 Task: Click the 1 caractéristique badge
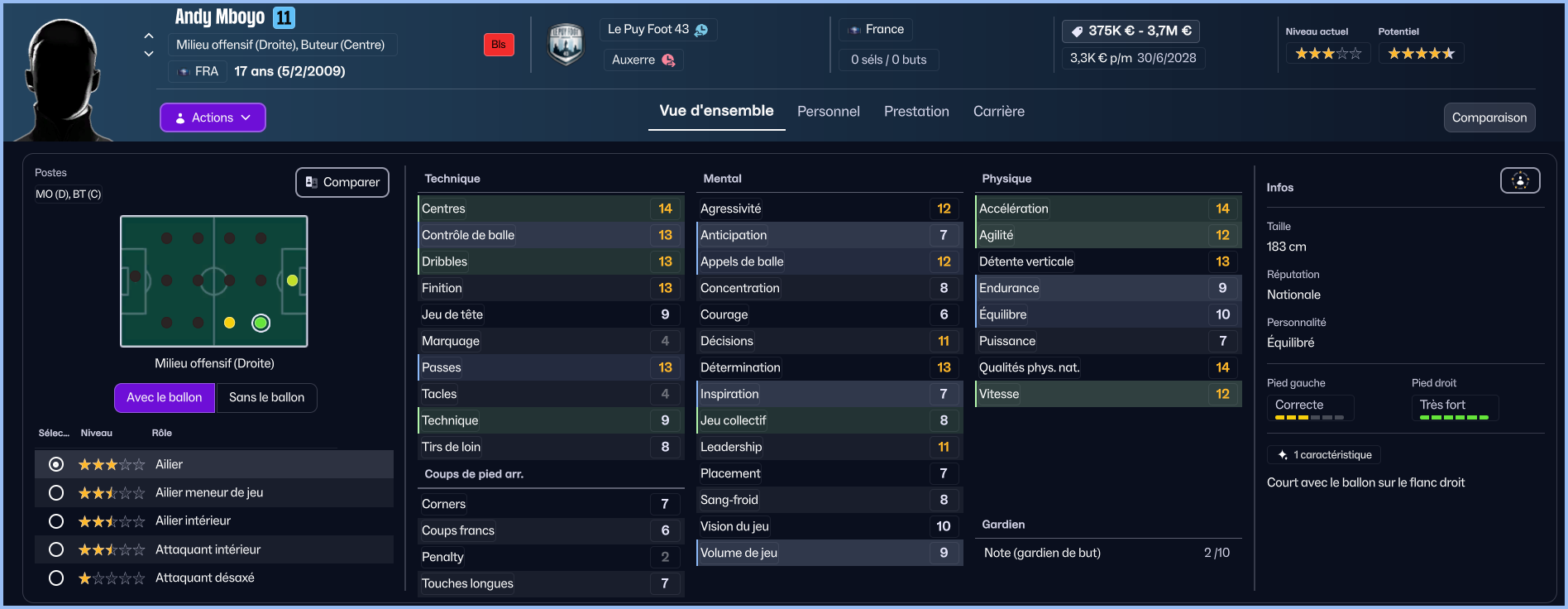click(x=1324, y=454)
